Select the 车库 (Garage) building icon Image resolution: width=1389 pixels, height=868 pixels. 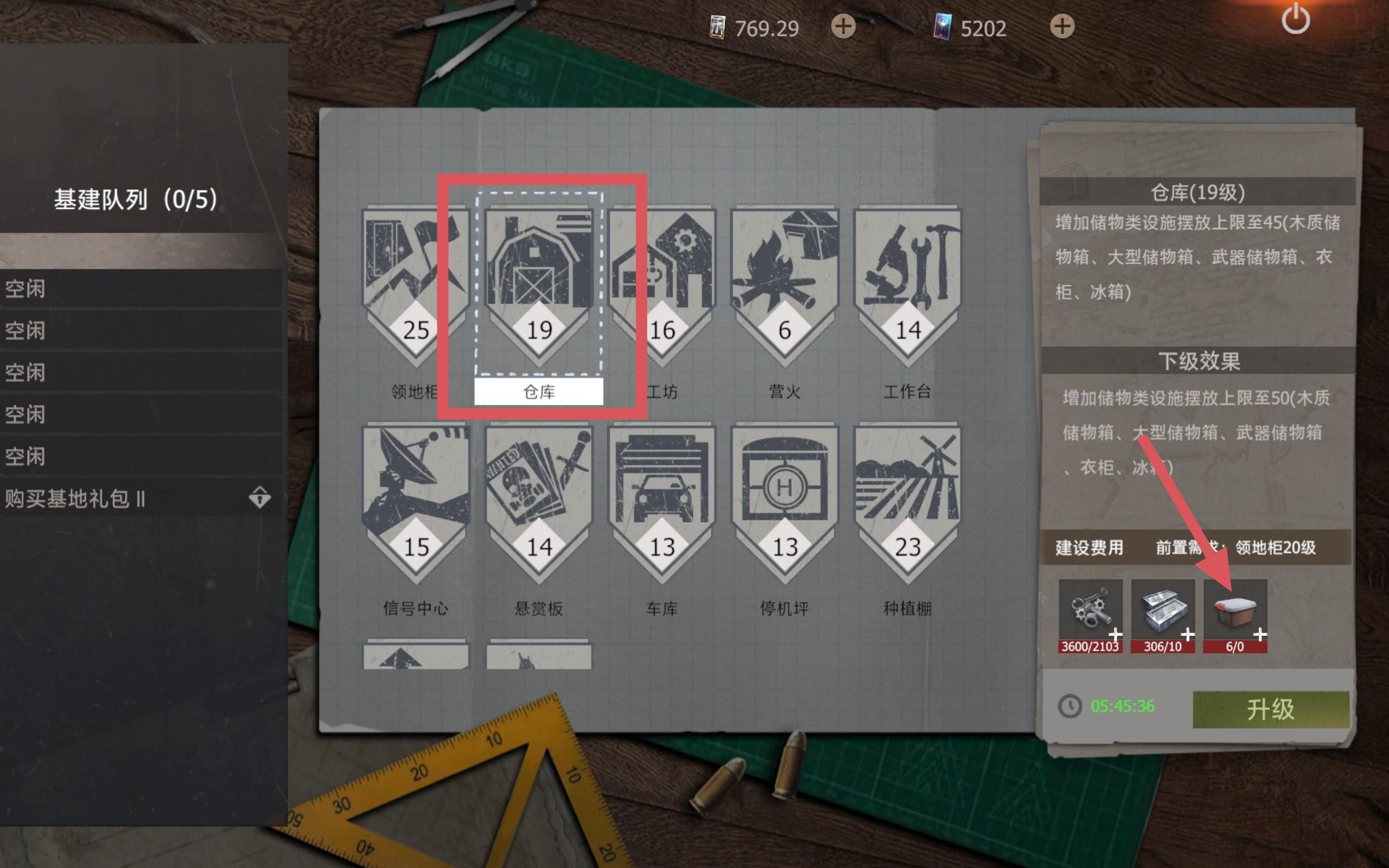coord(661,485)
